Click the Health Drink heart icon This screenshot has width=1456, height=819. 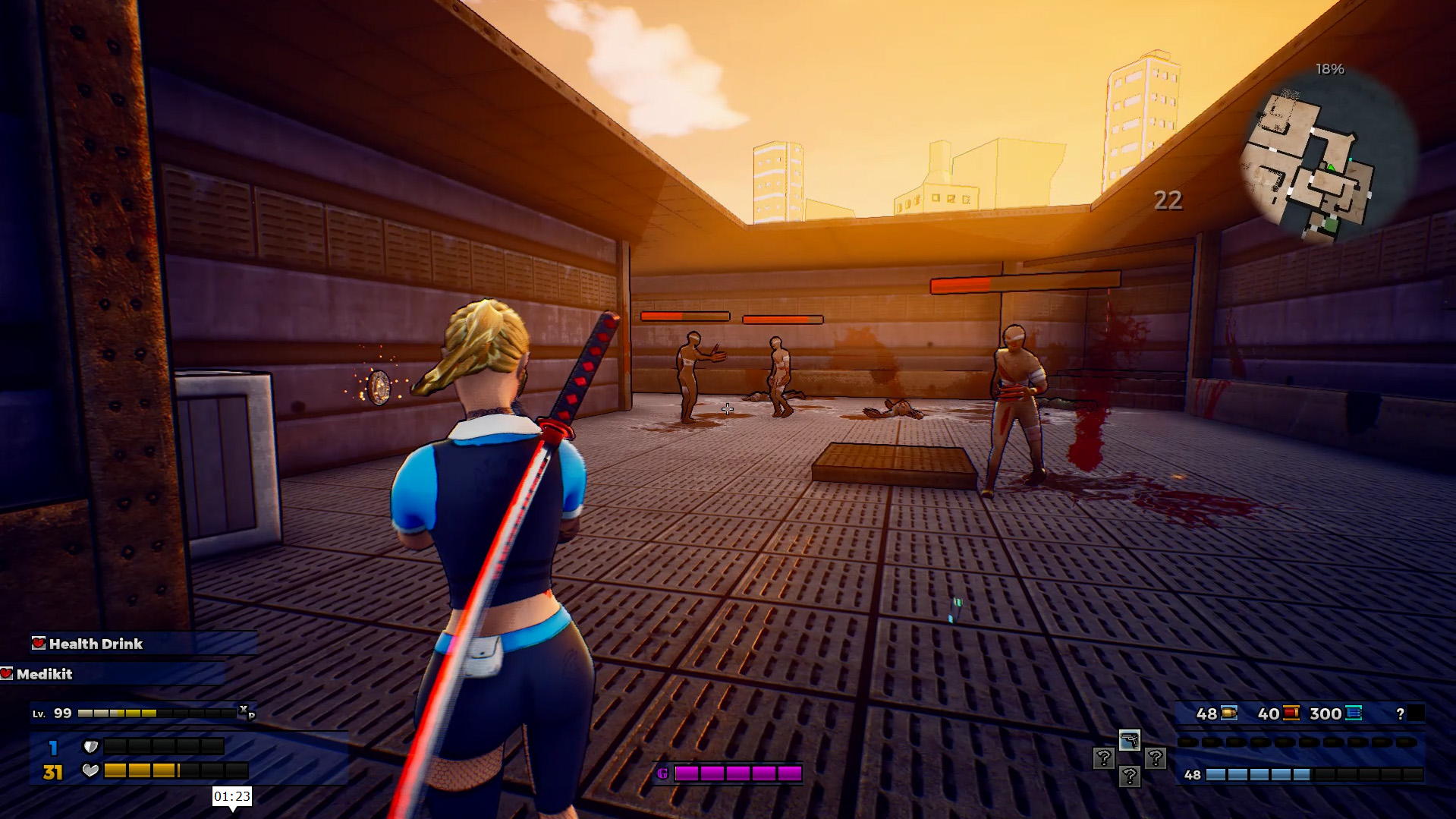[x=39, y=644]
